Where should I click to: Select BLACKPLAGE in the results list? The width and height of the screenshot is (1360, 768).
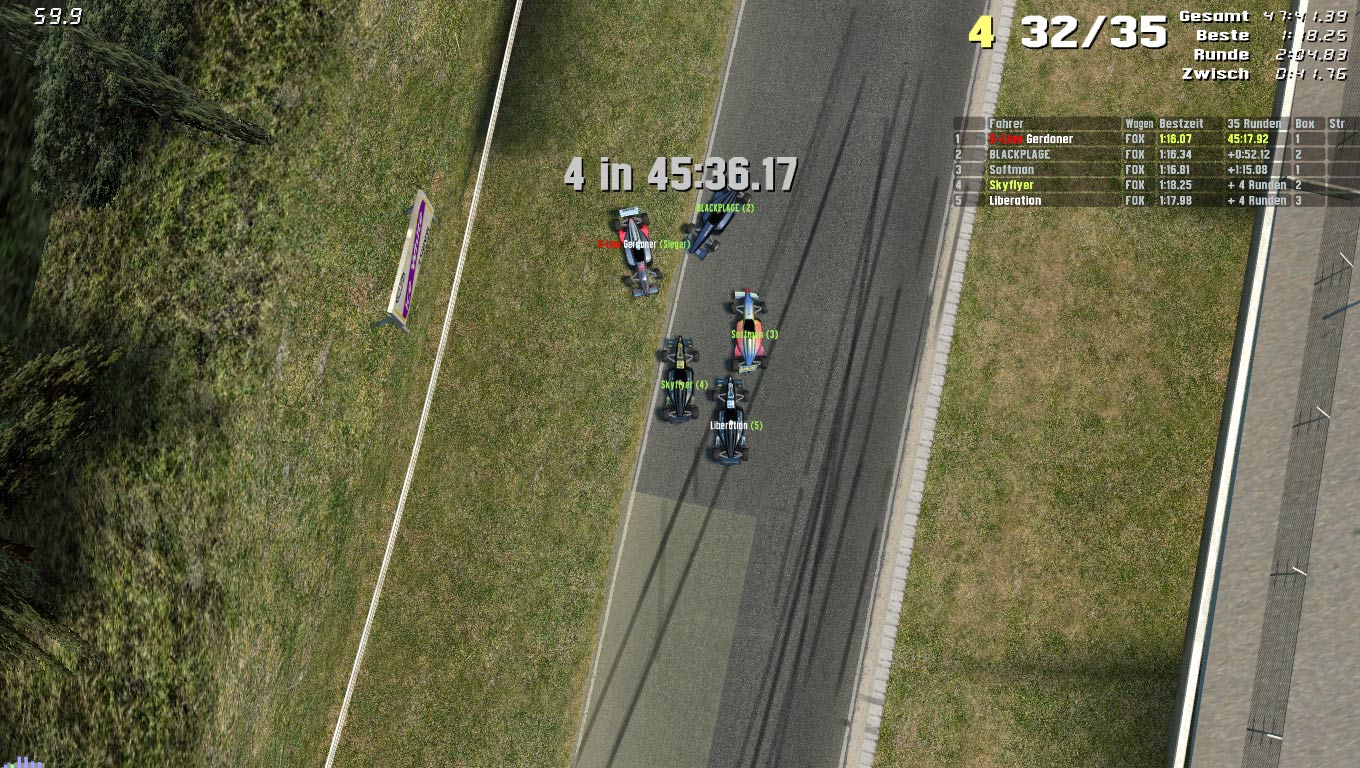(x=1019, y=155)
